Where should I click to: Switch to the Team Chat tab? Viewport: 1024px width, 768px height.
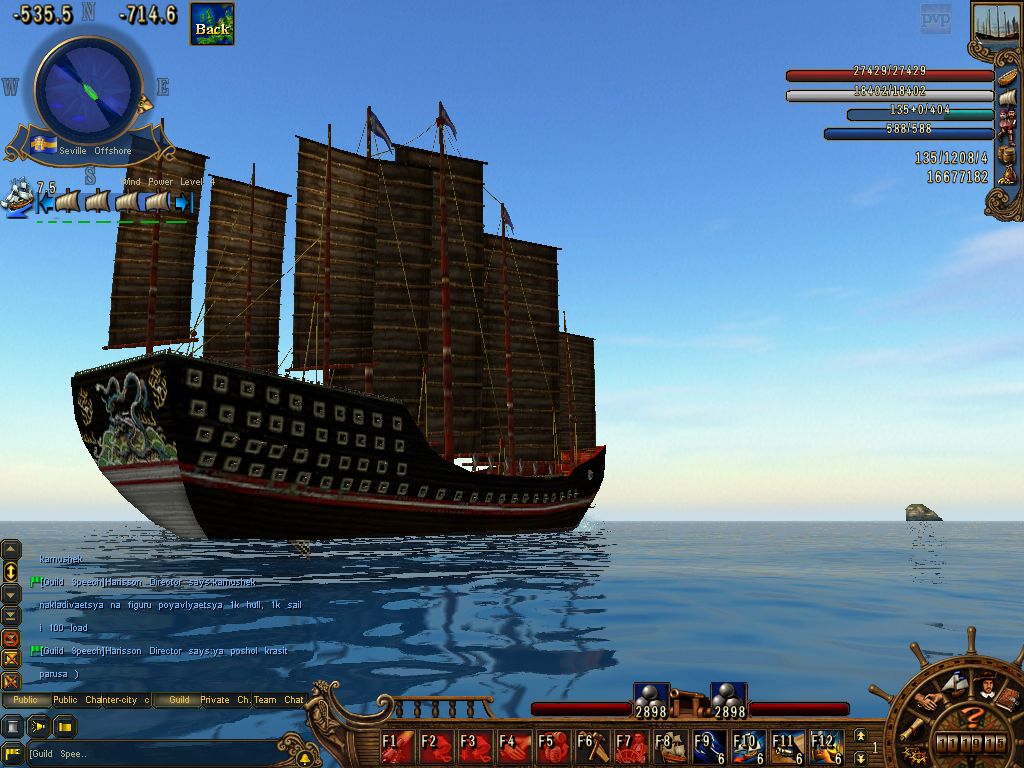(280, 700)
